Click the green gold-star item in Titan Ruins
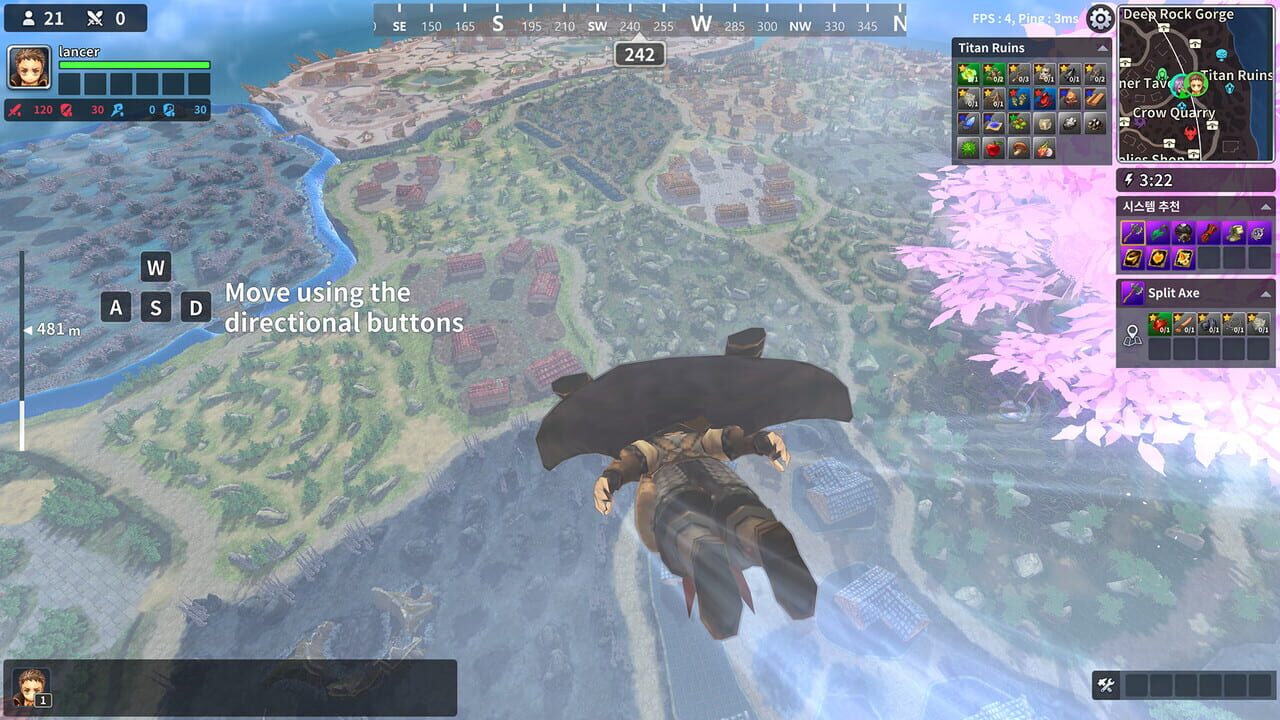 [x=969, y=73]
